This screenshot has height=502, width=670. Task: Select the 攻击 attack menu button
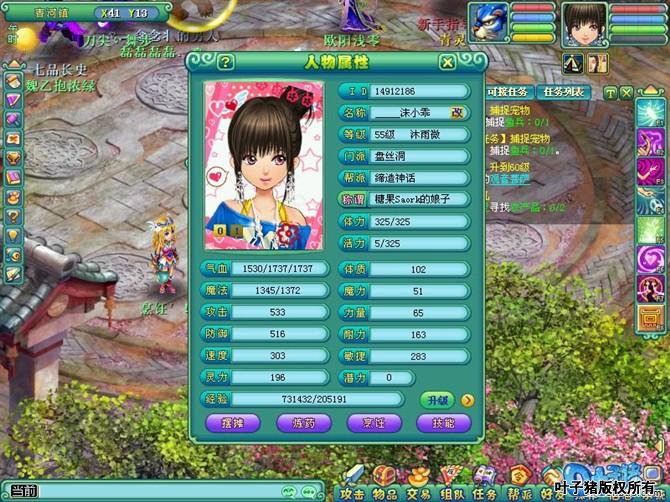coord(352,480)
